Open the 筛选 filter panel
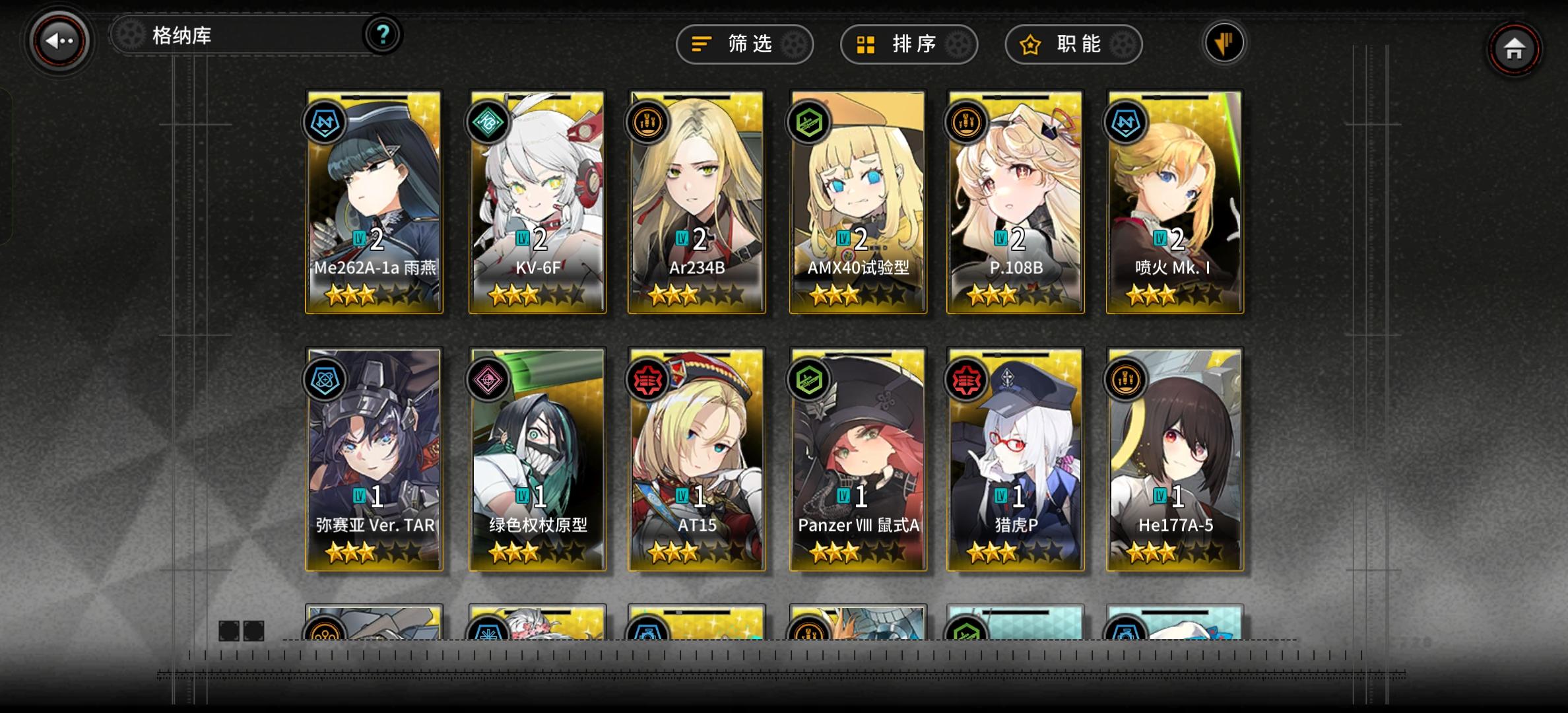Viewport: 1568px width, 713px height. click(744, 44)
